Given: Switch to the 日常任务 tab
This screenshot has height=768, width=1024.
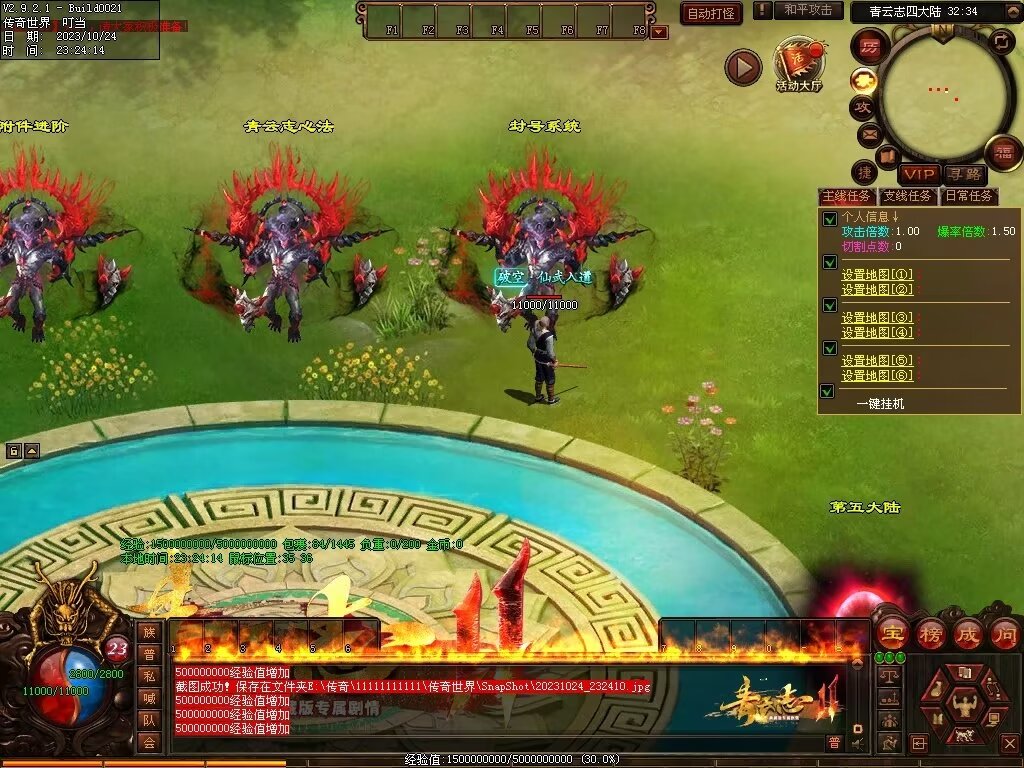Looking at the screenshot, I should coord(970,196).
